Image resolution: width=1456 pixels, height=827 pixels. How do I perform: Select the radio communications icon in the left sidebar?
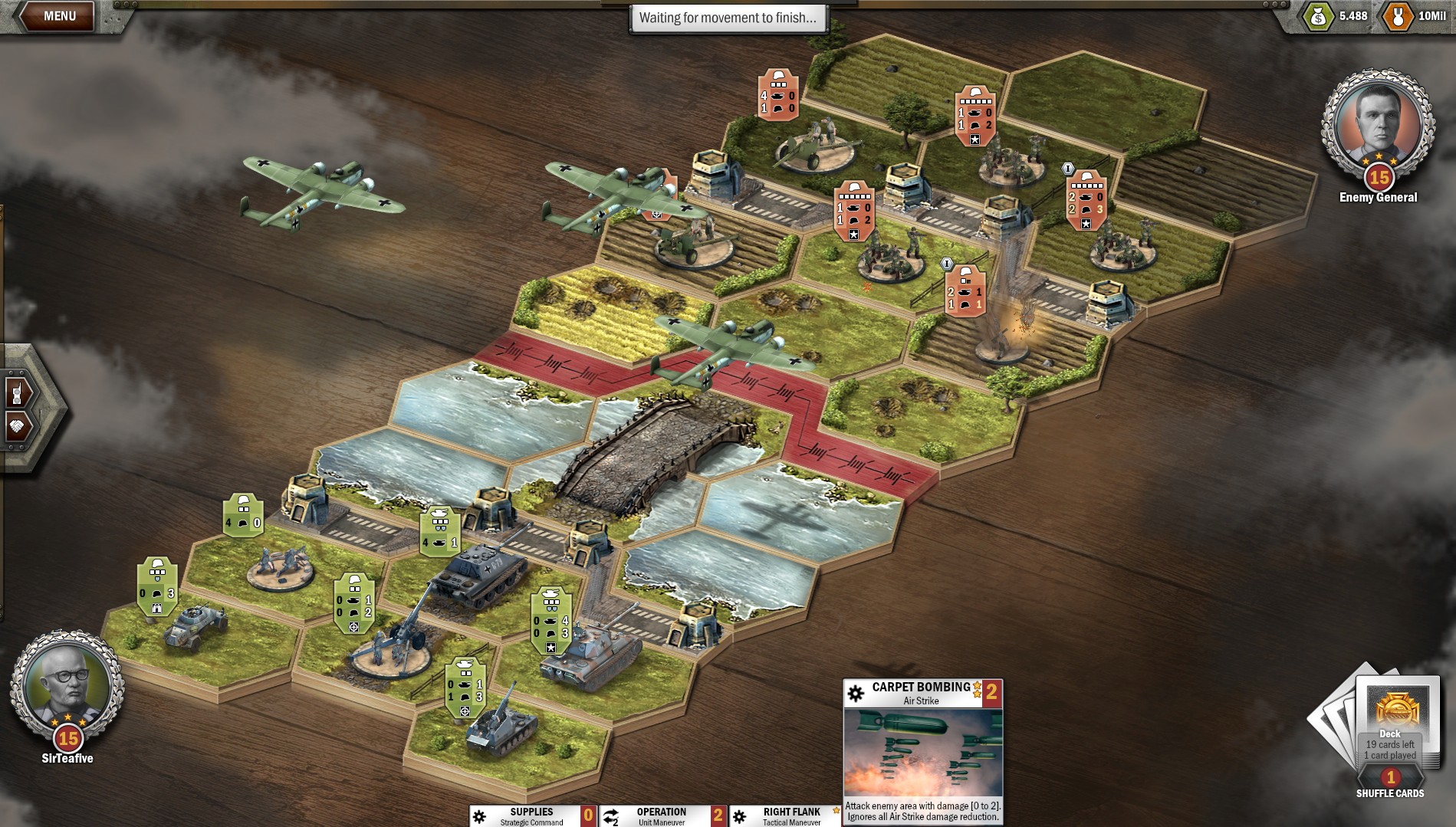coord(15,394)
